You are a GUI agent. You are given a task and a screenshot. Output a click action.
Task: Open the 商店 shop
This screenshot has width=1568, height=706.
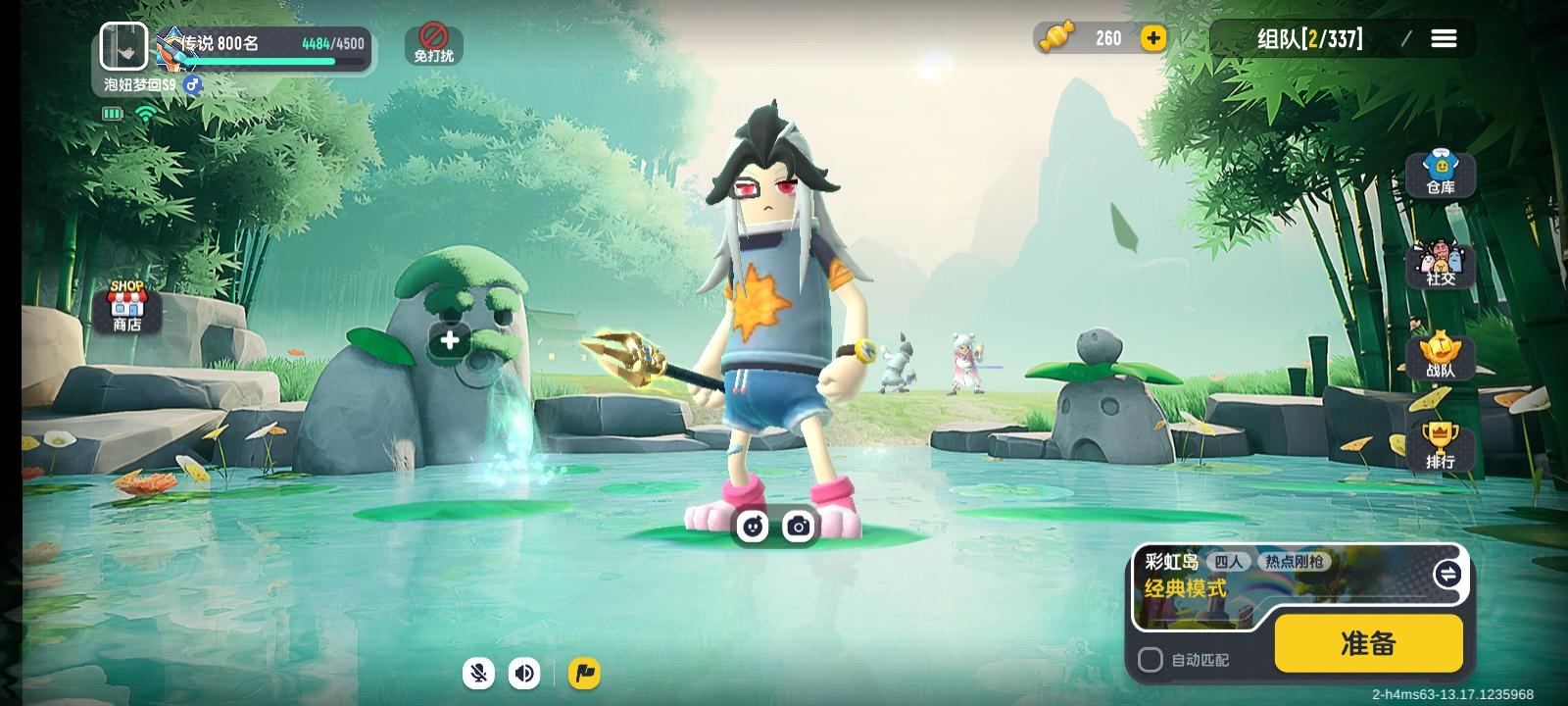126,308
